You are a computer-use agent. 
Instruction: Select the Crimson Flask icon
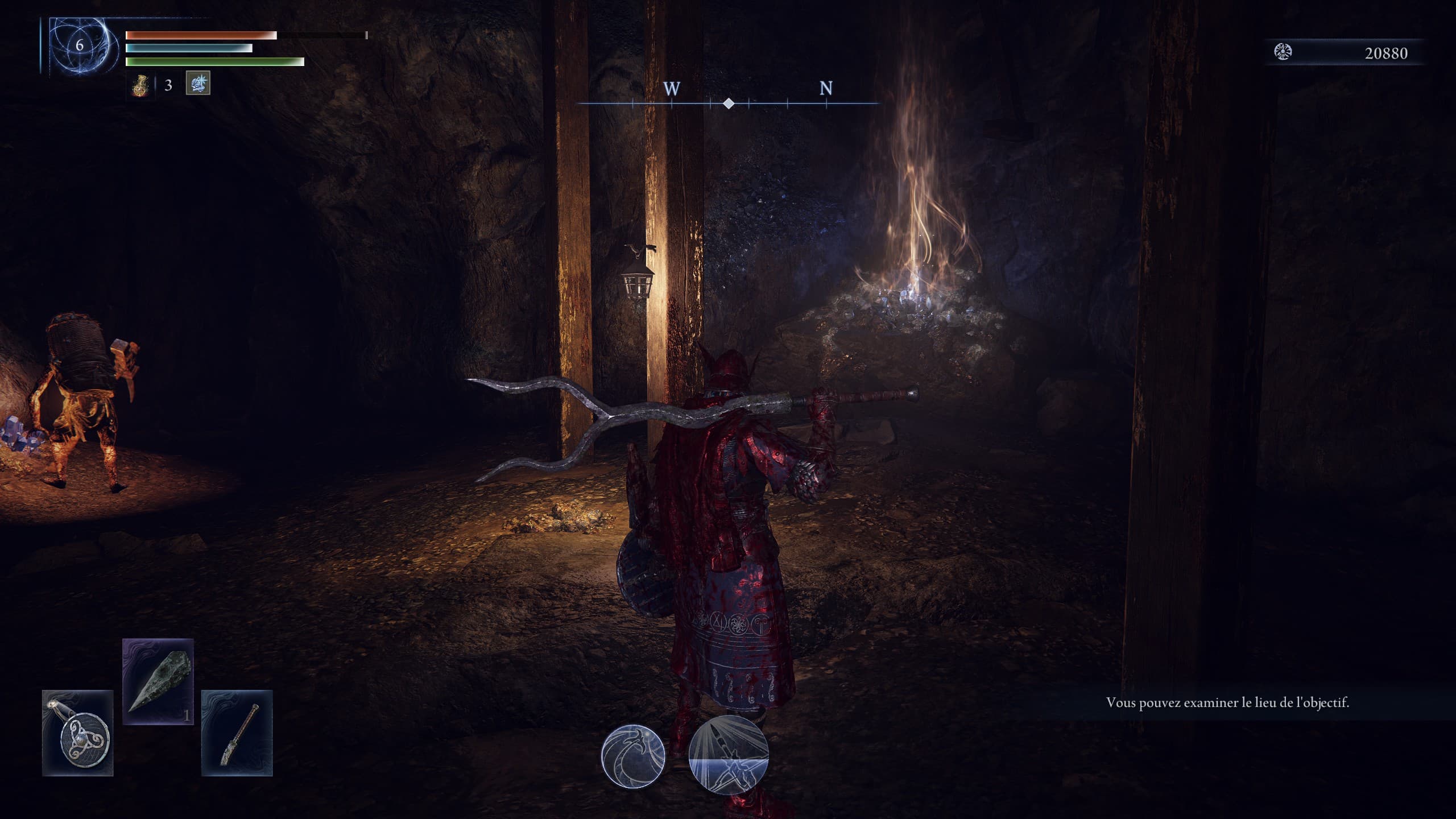click(141, 85)
